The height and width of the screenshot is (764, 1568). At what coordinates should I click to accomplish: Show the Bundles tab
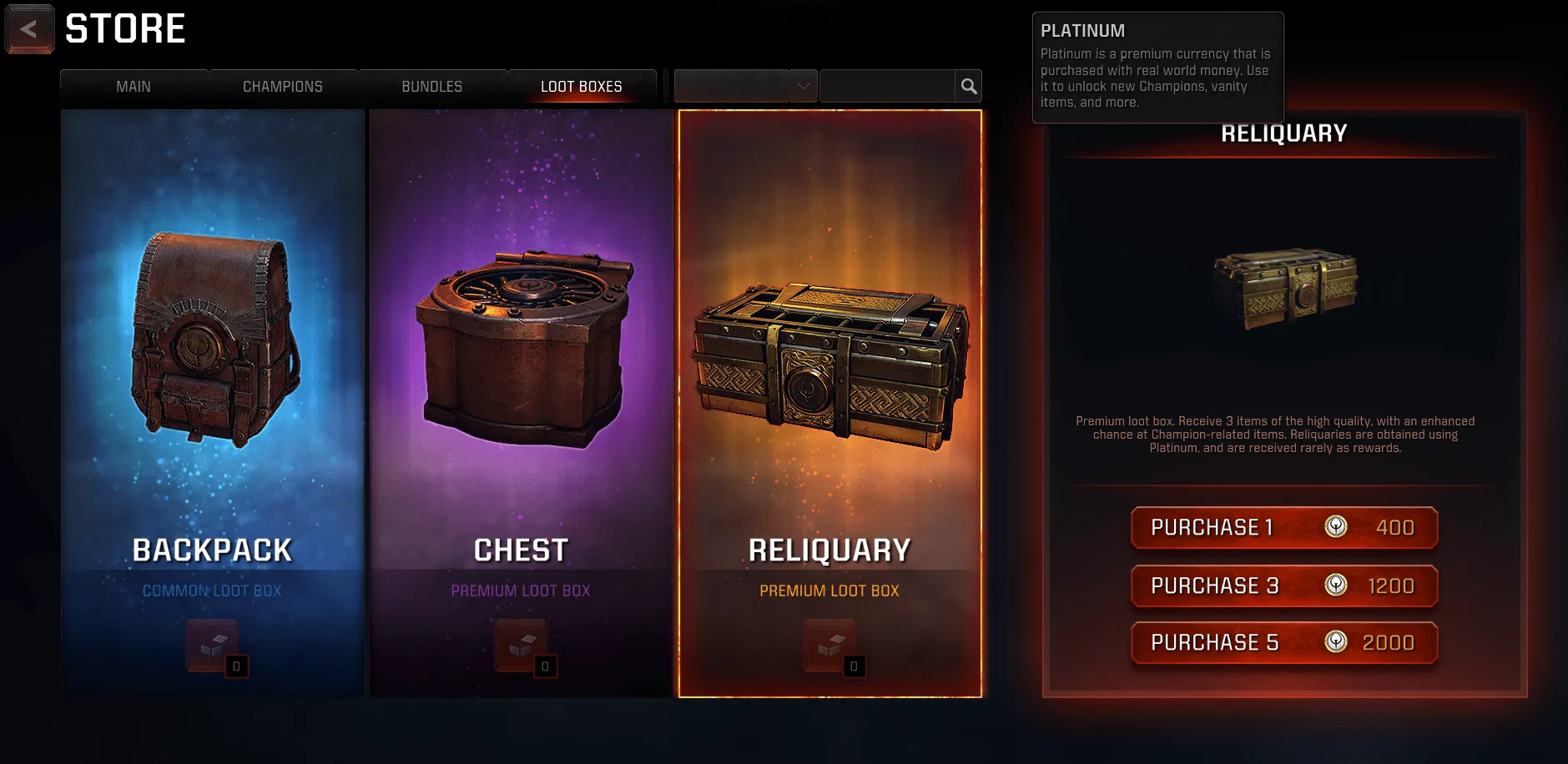(431, 87)
